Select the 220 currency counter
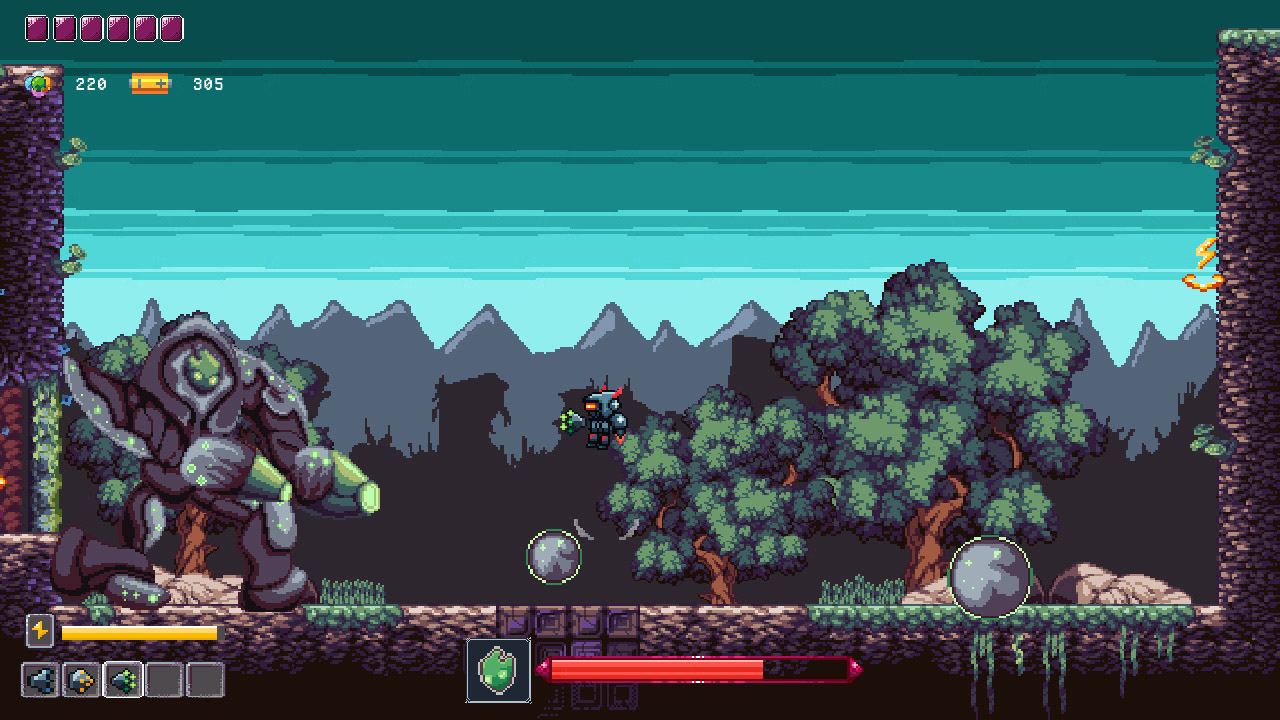Screen dimensions: 1280x720 pos(91,84)
